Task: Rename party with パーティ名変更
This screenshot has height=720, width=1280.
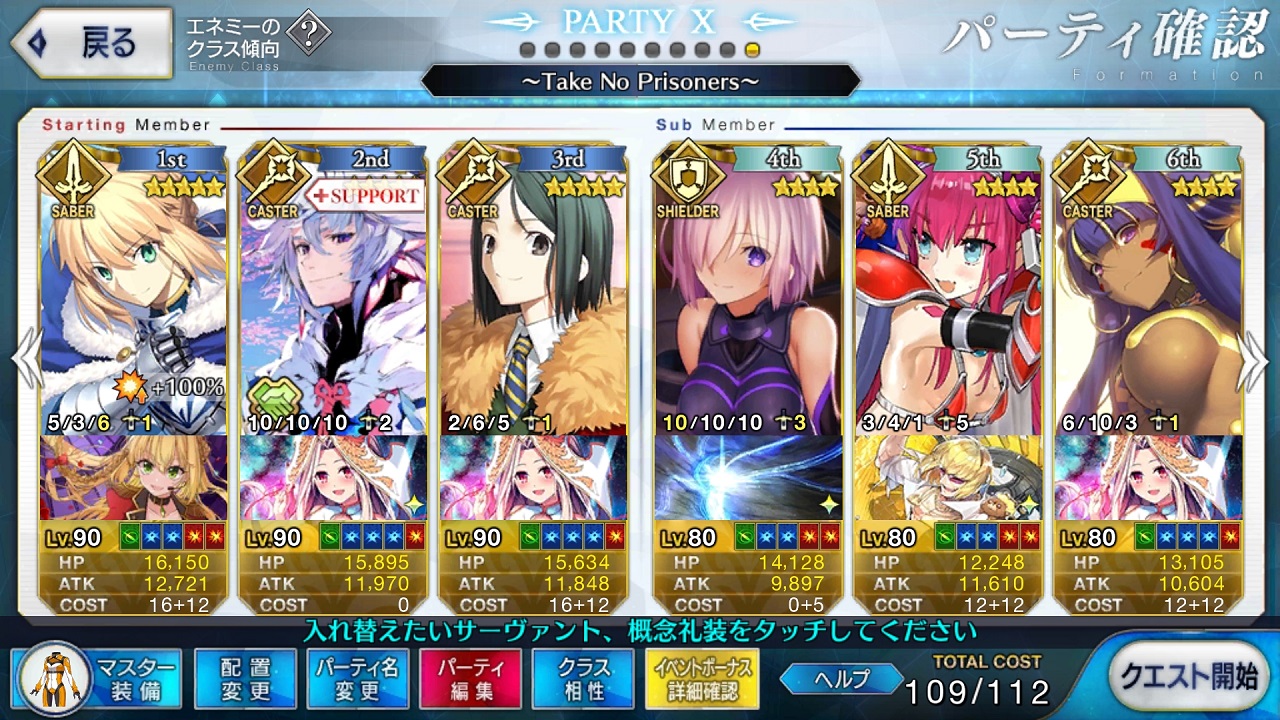Action: pos(357,678)
